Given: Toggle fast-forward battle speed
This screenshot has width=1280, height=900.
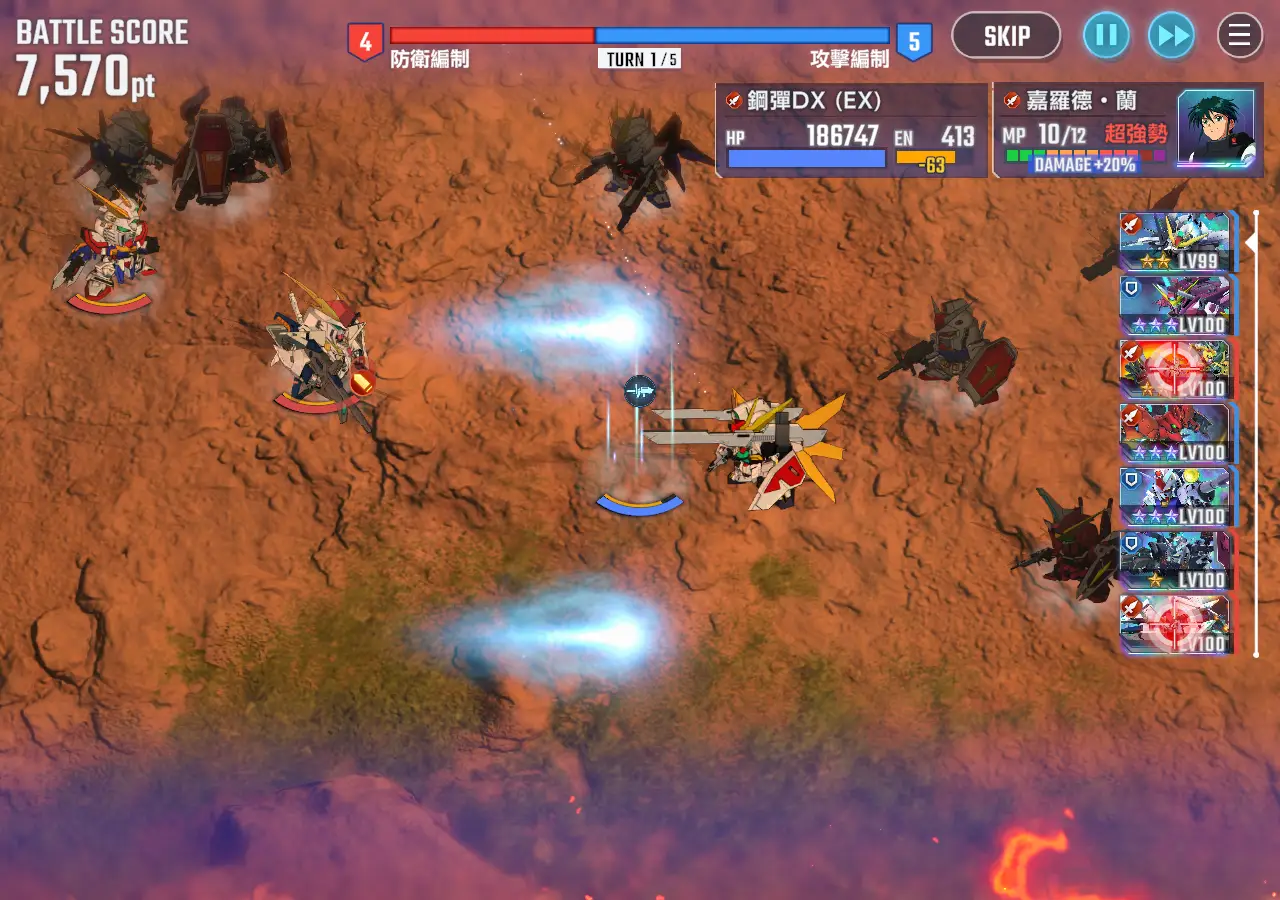Looking at the screenshot, I should pos(1171,37).
